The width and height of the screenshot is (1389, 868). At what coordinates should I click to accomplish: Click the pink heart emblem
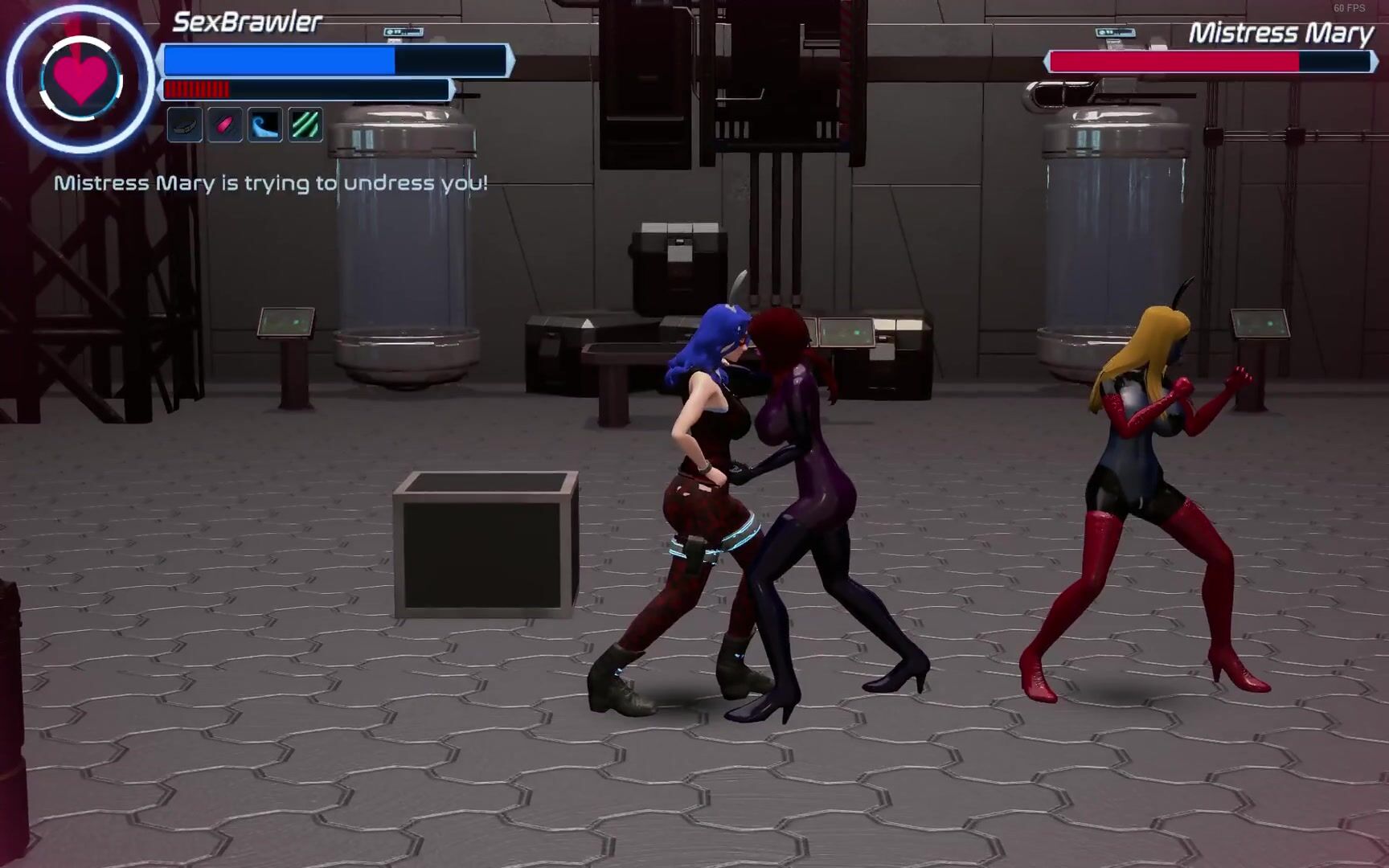(80, 79)
